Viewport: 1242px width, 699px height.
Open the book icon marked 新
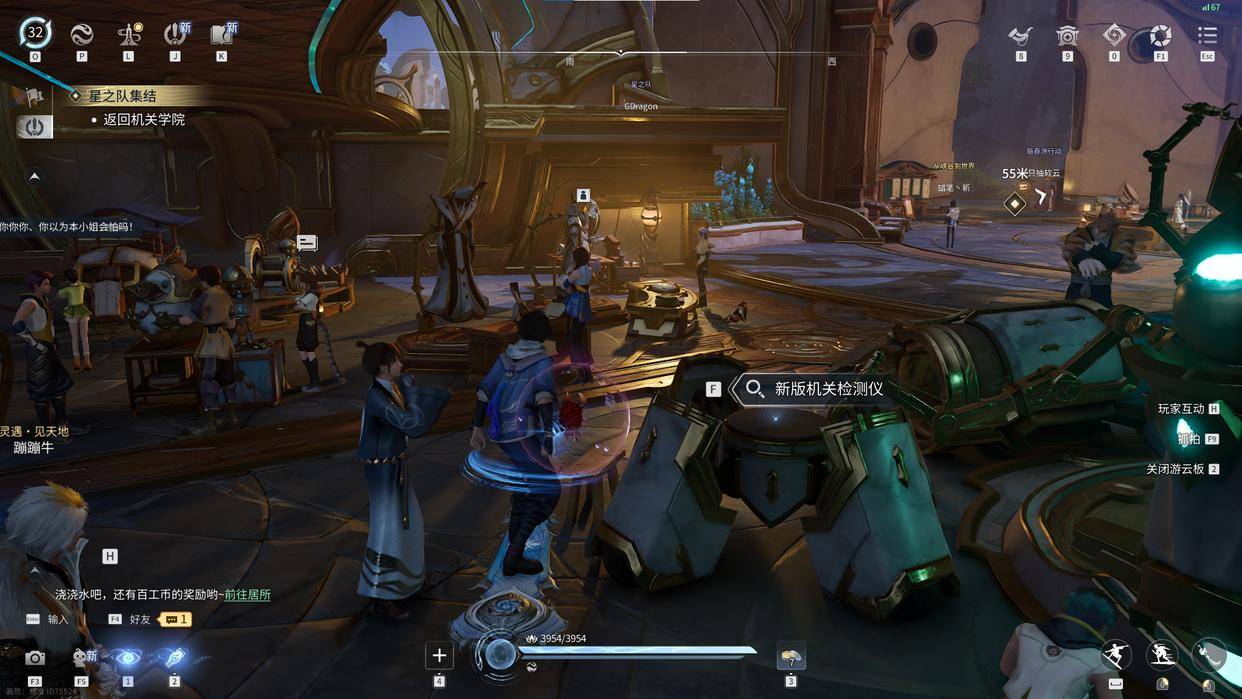pos(222,35)
